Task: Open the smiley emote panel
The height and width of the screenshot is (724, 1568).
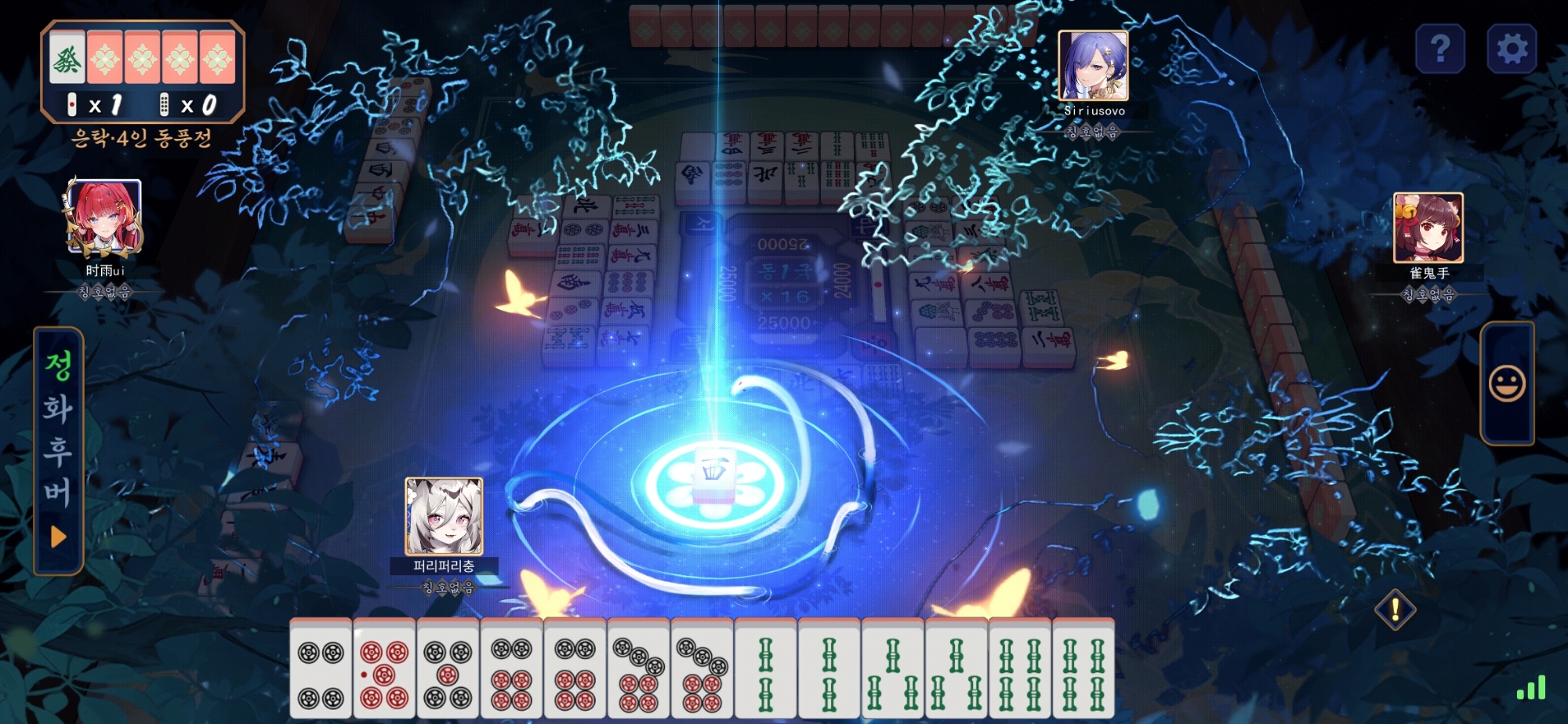Action: pos(1507,384)
